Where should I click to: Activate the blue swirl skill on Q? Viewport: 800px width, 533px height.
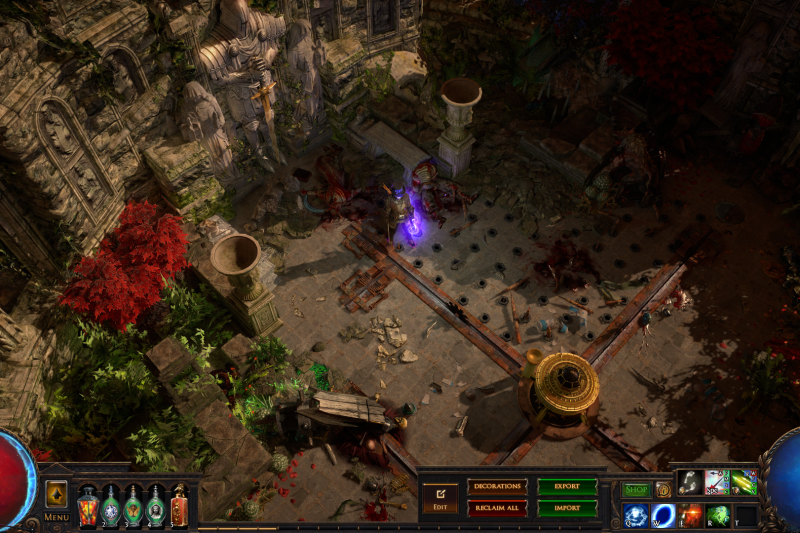pos(636,516)
